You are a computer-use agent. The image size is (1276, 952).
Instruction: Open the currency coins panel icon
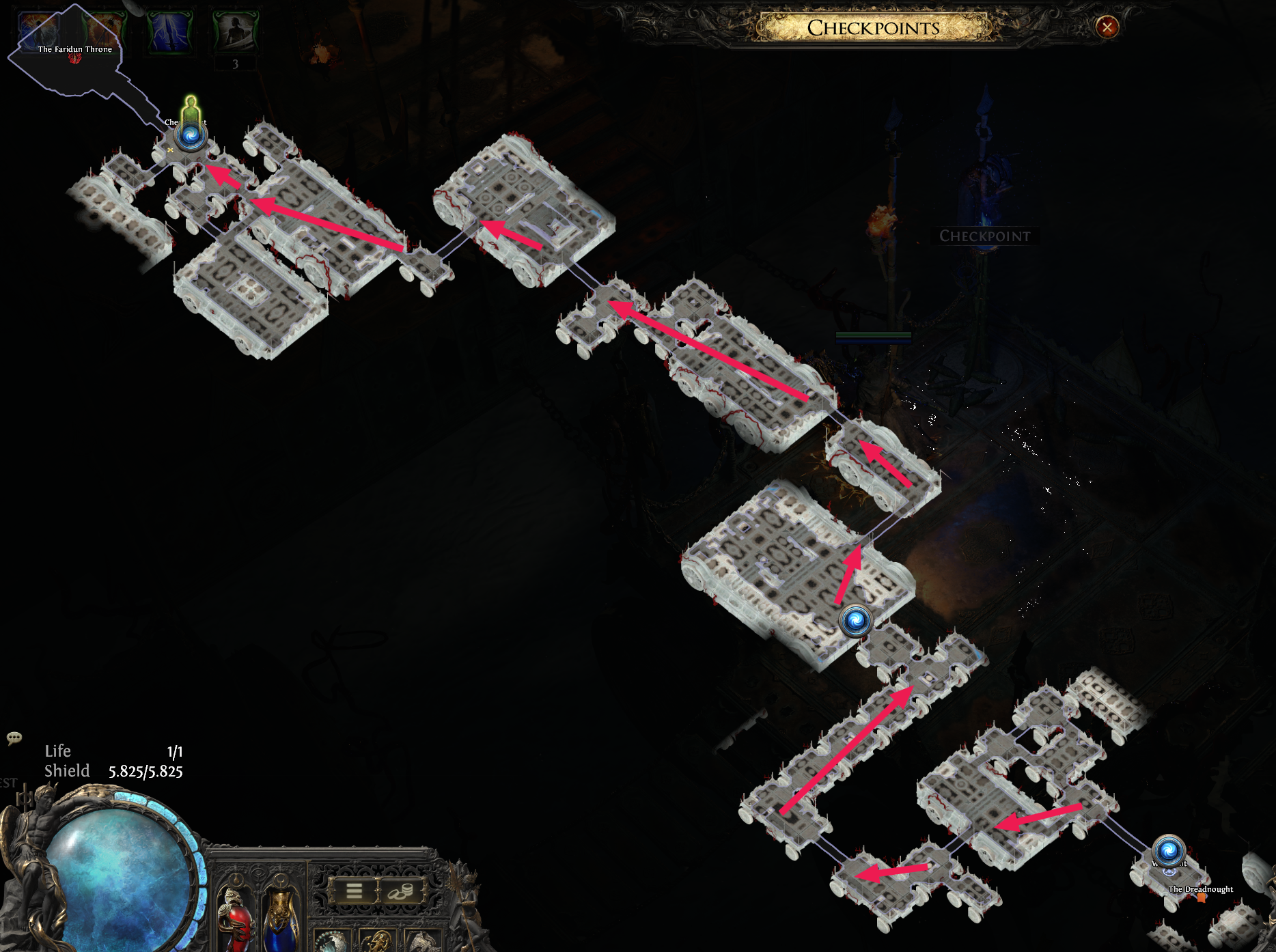[x=400, y=893]
